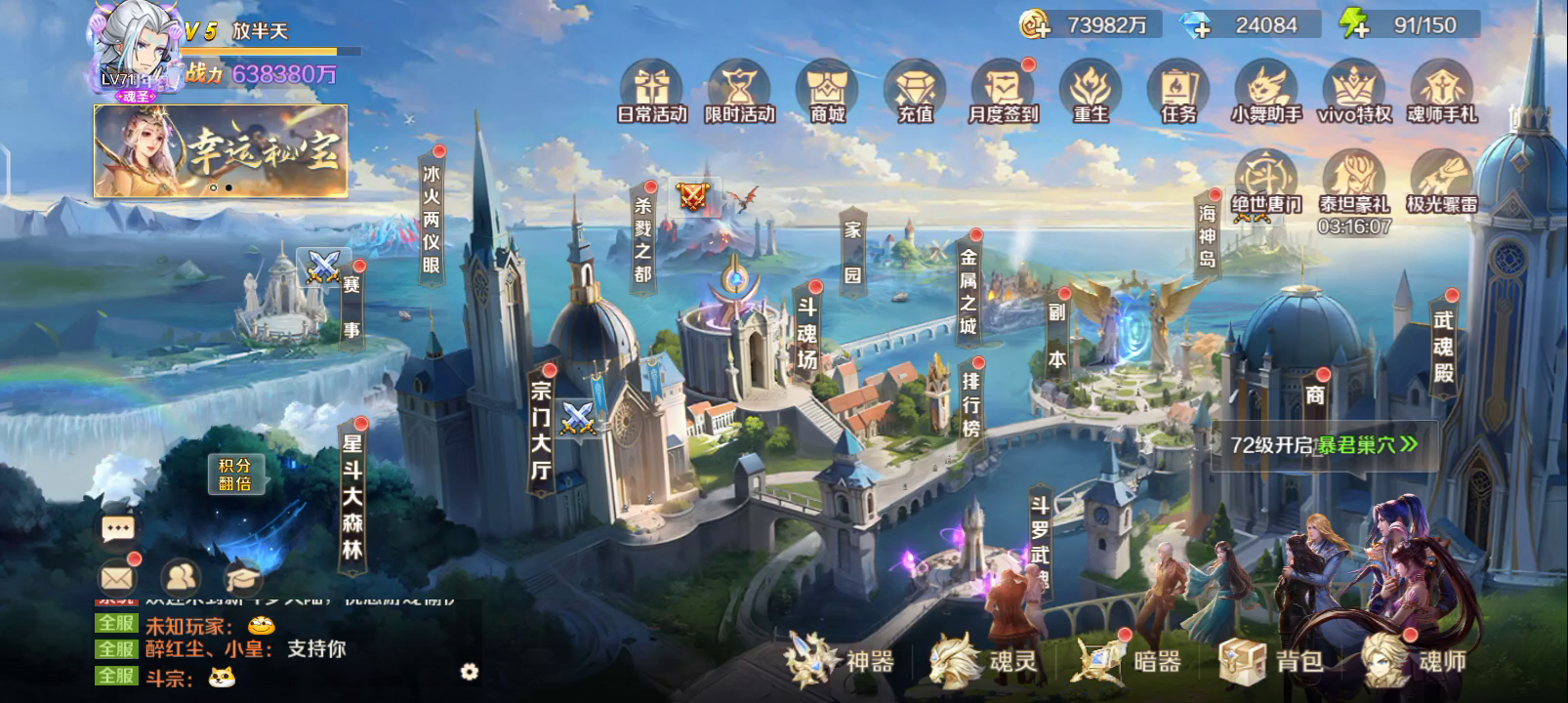Open the 限时活动 limited-time events
Viewport: 1568px width, 703px height.
tap(740, 92)
